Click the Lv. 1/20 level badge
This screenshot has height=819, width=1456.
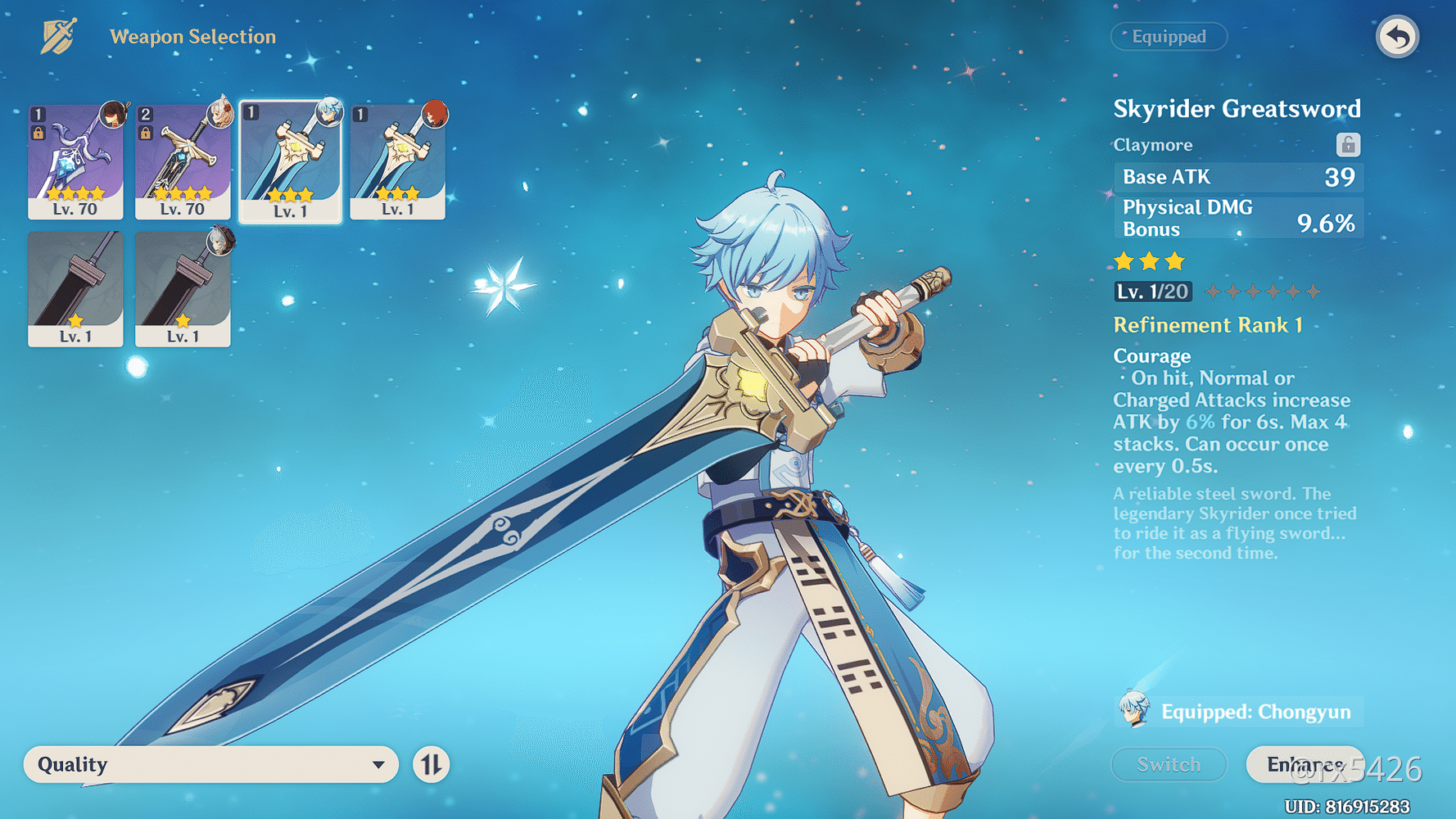1152,292
